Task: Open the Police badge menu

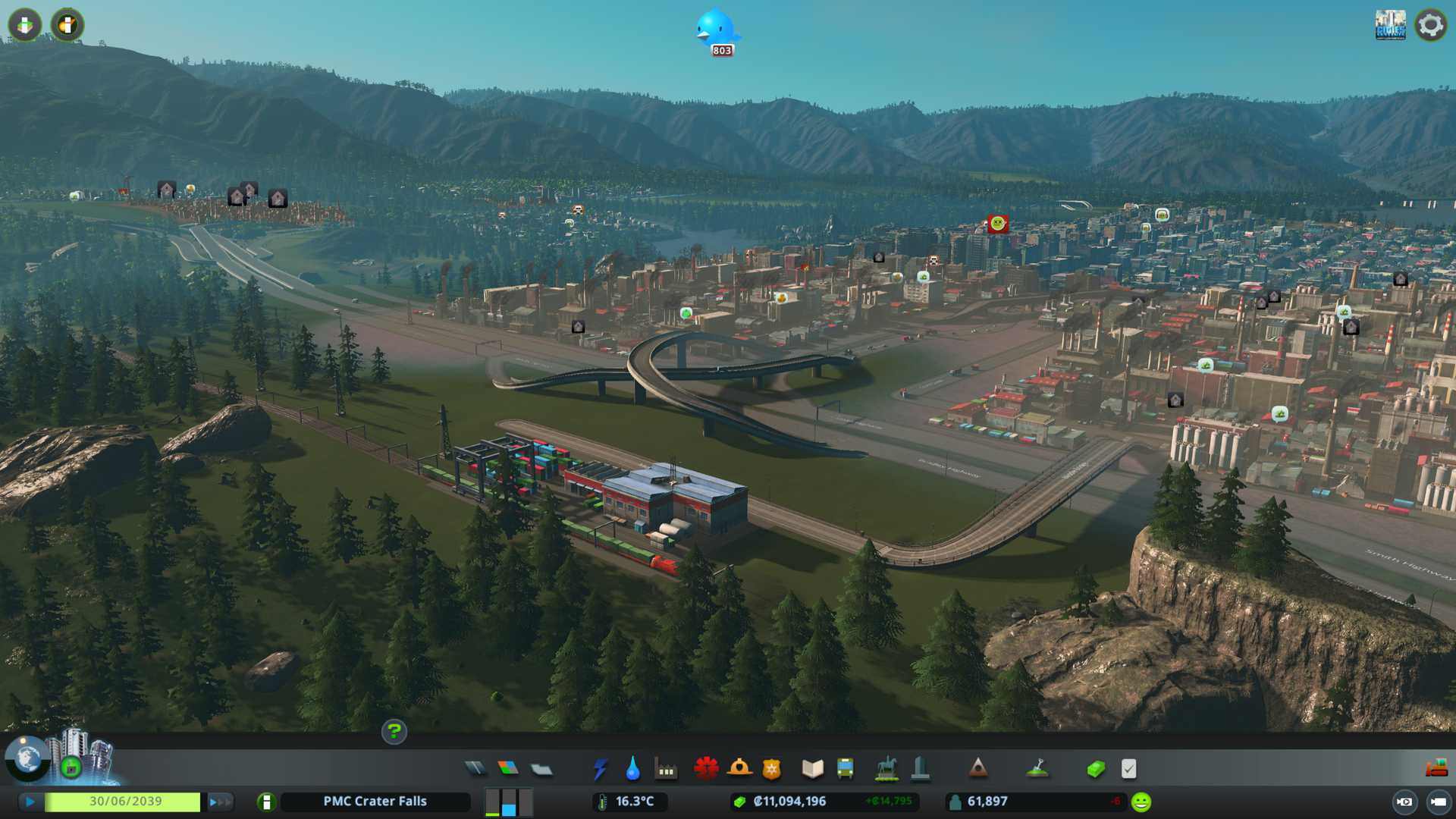Action: point(772,769)
